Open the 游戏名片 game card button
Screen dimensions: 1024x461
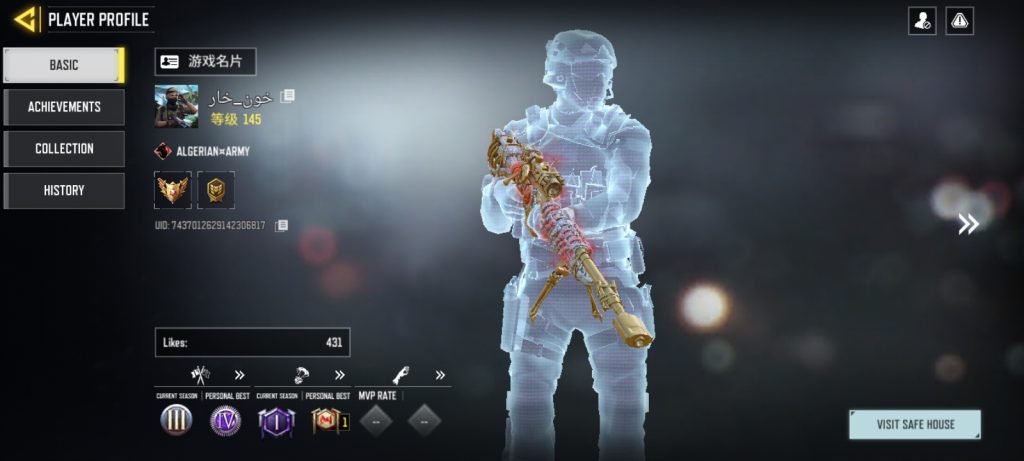[x=205, y=62]
